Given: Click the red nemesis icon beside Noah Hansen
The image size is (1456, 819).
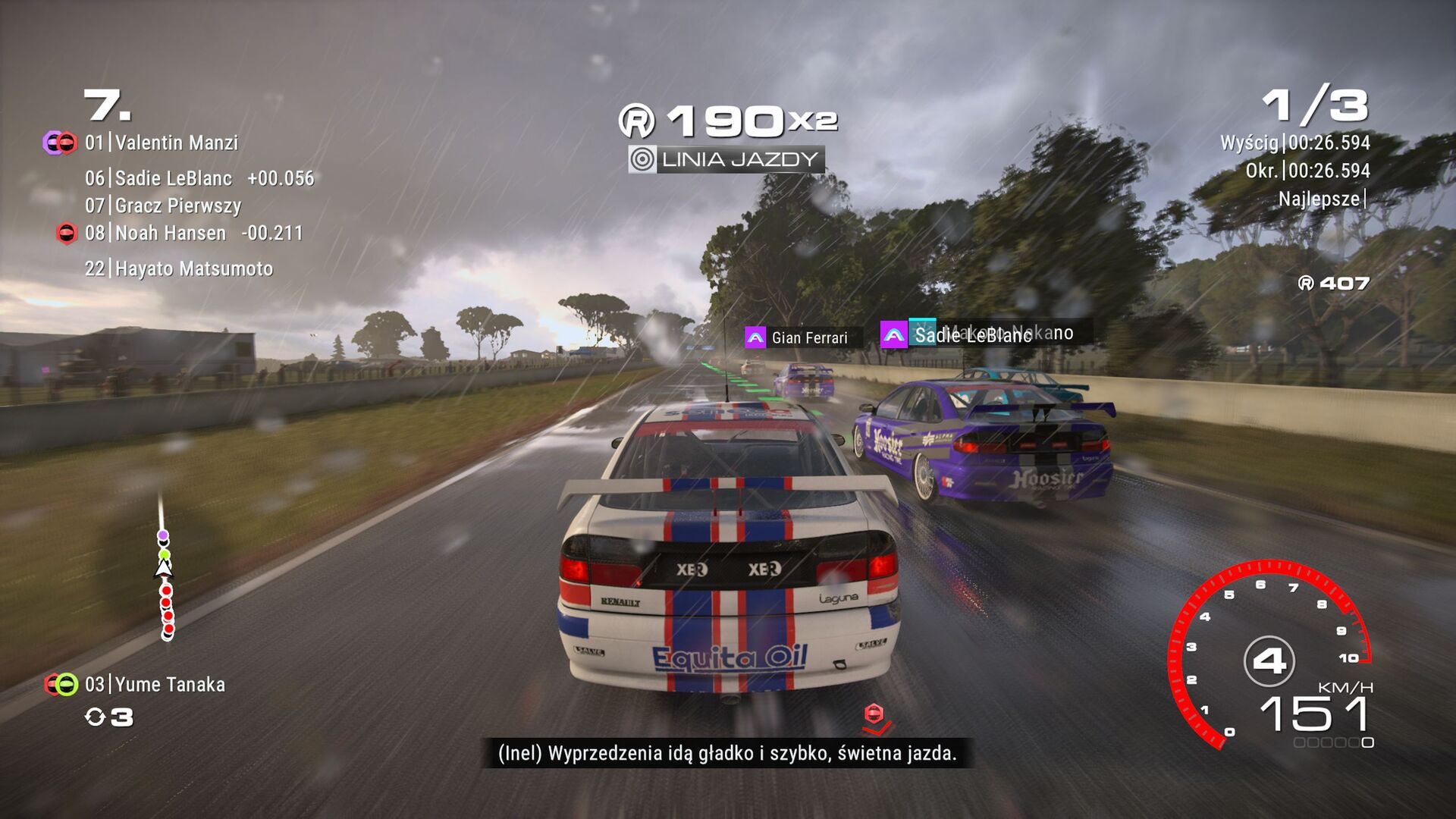Looking at the screenshot, I should [x=67, y=233].
